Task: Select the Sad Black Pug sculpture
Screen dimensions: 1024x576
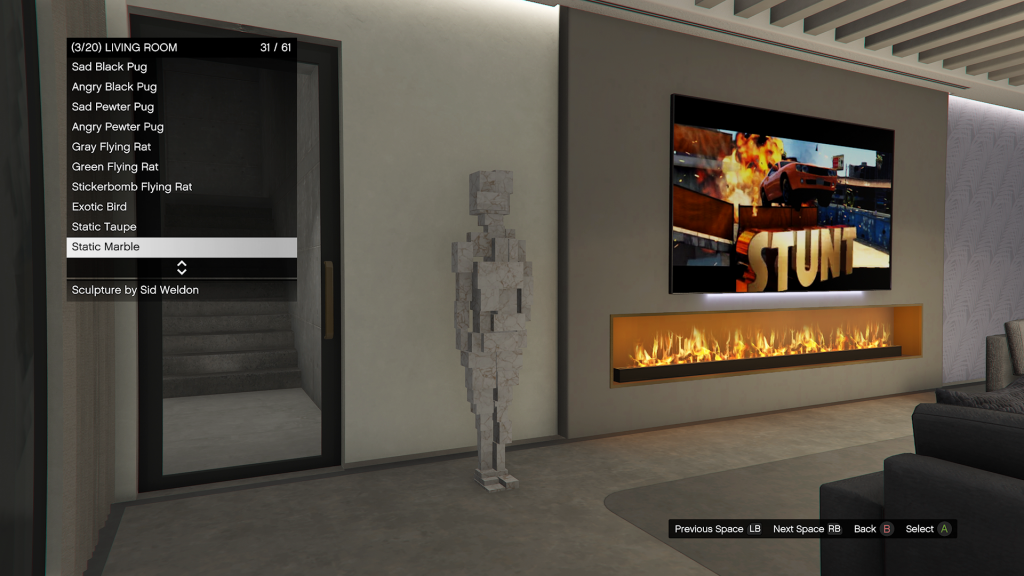Action: pos(110,67)
